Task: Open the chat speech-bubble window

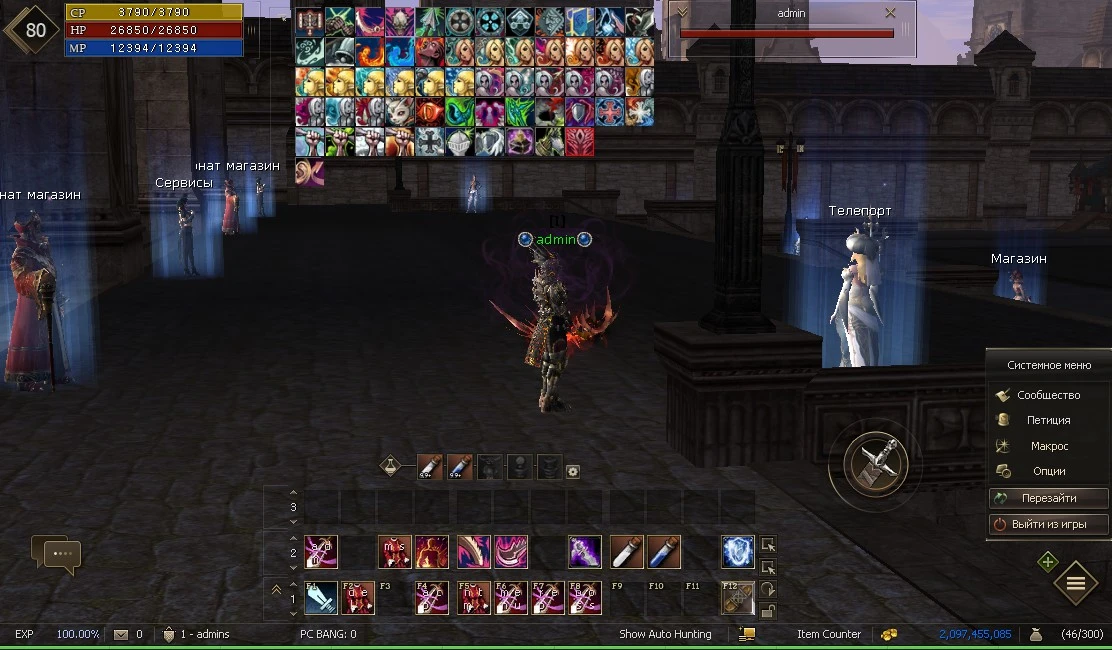Action: tap(56, 553)
